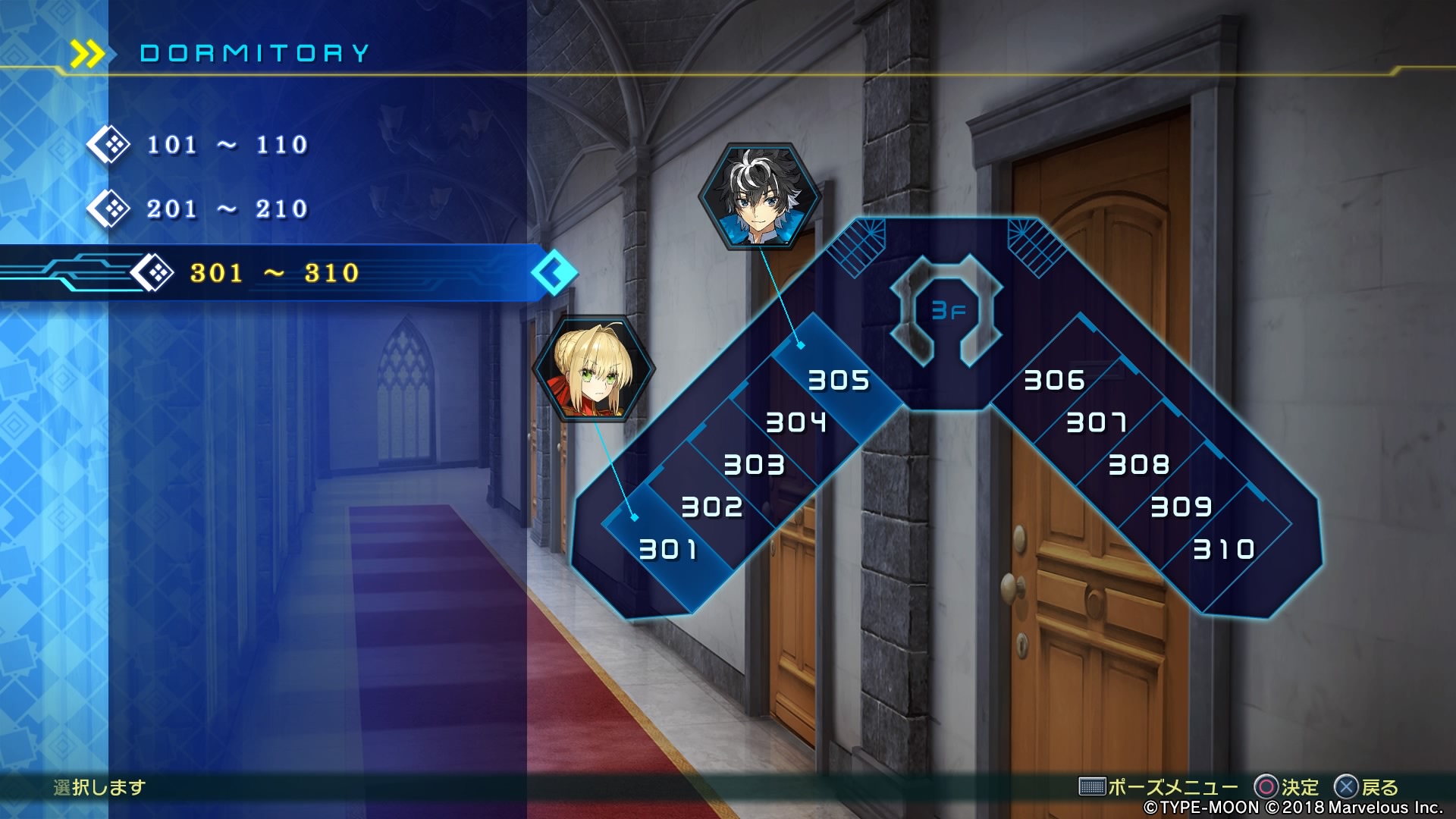Image resolution: width=1456 pixels, height=819 pixels.
Task: Choose the 201 ~ 210 floor entry
Action: pos(227,209)
